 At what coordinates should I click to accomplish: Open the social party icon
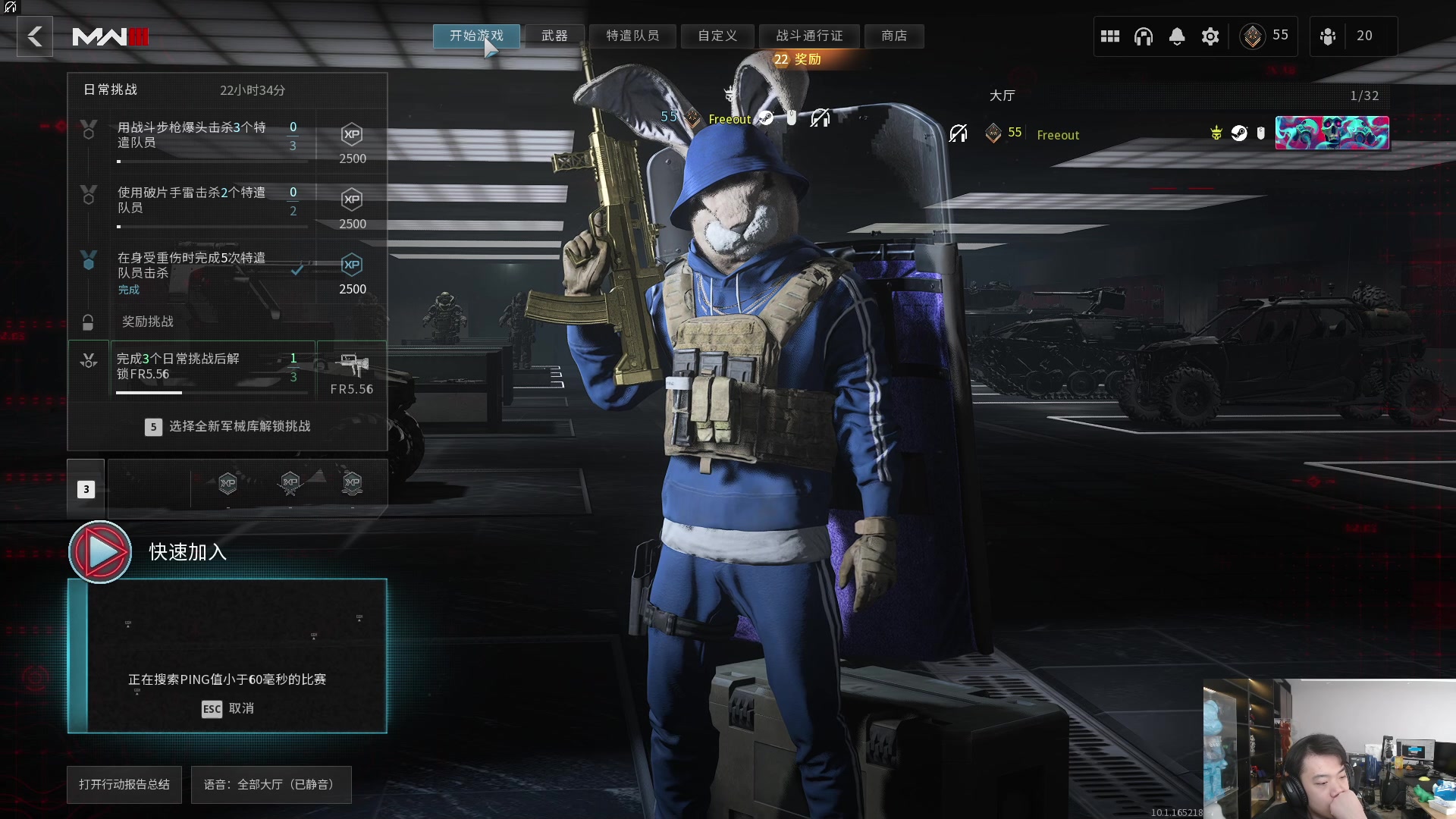point(1328,36)
